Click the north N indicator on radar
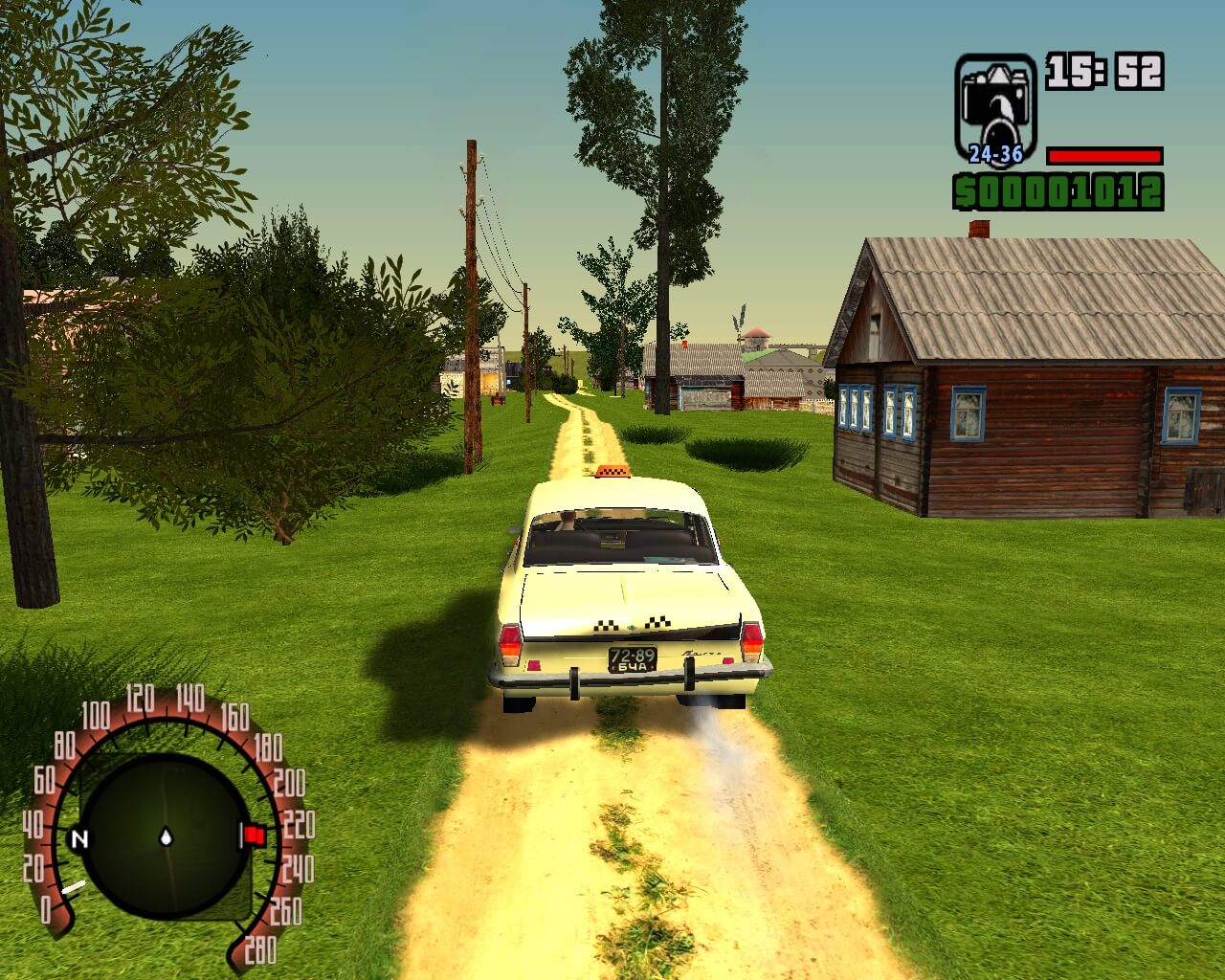The width and height of the screenshot is (1225, 980). click(80, 839)
